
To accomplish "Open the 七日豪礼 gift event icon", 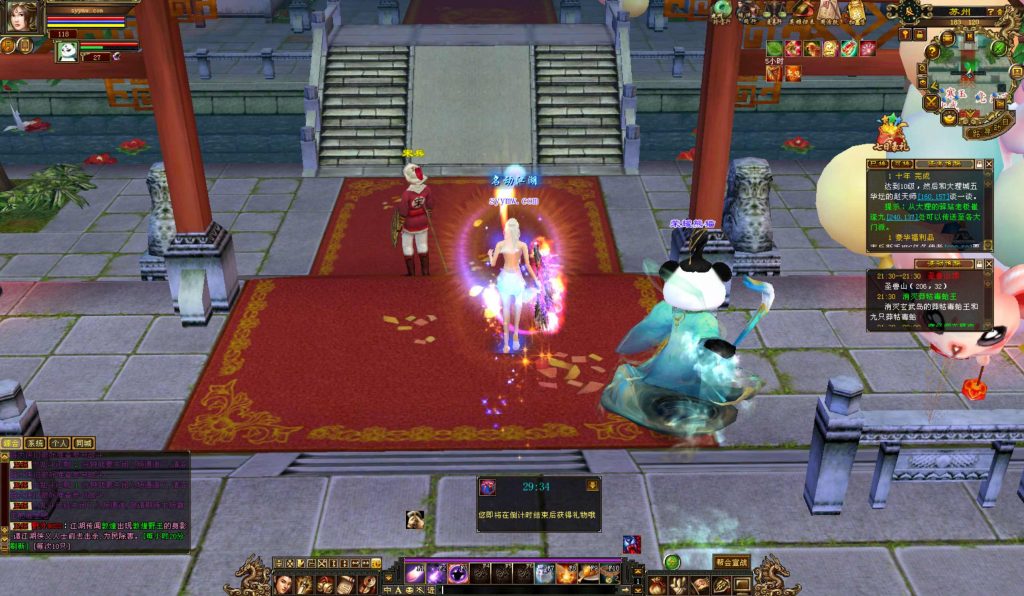I will (890, 137).
